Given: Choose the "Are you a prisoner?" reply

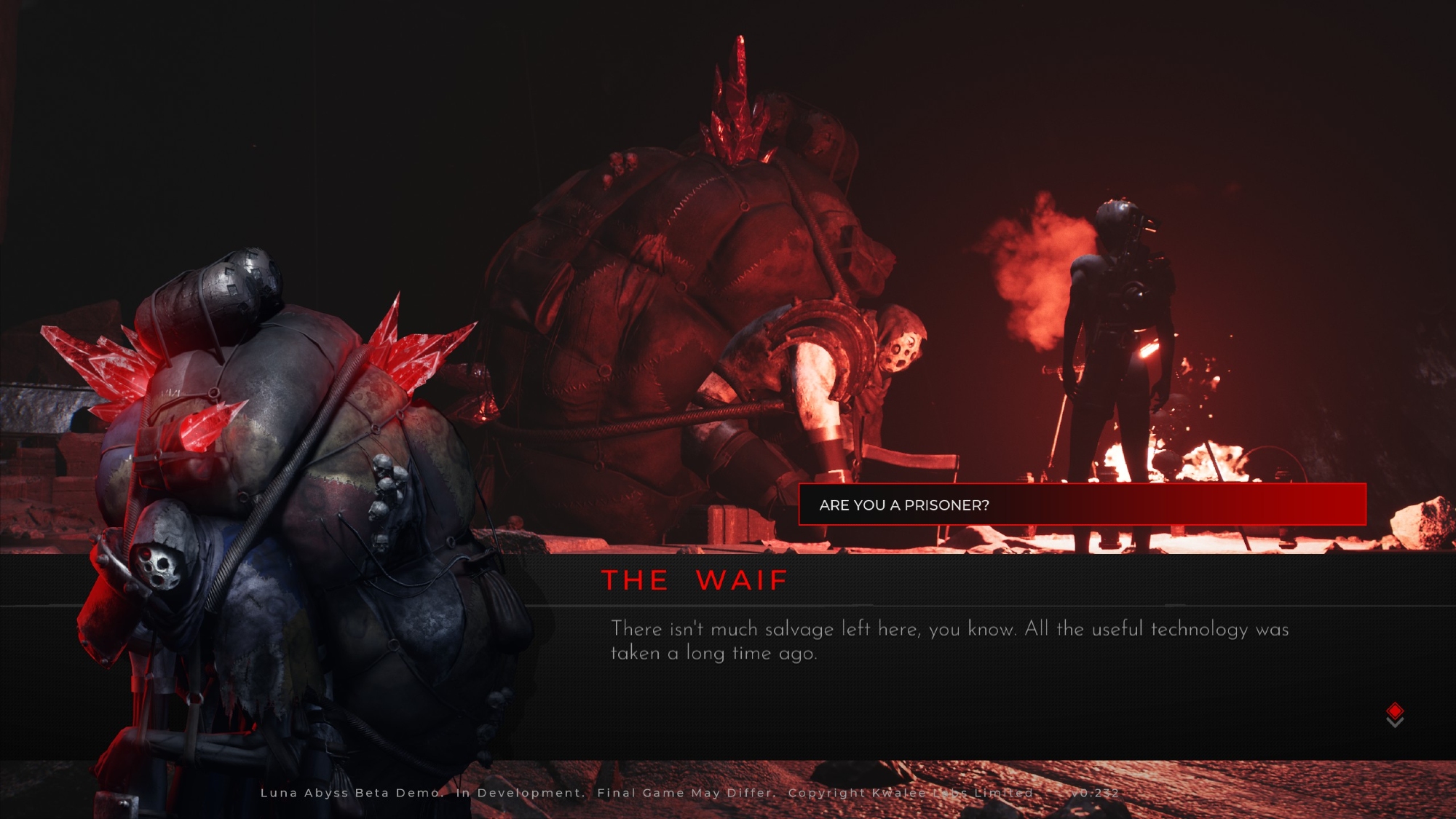Looking at the screenshot, I should 1082,505.
